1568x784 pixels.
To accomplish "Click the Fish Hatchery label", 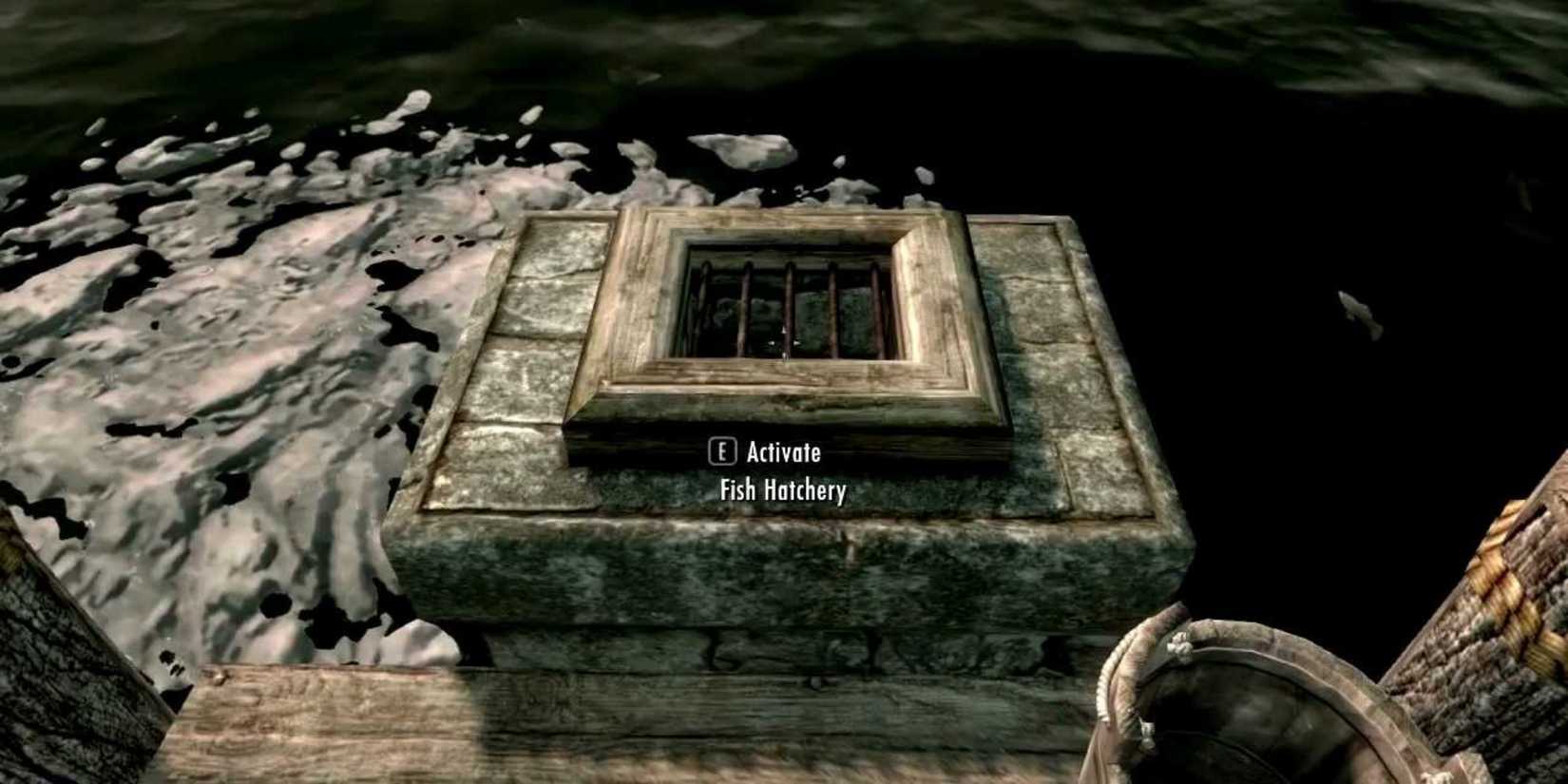I will point(782,492).
